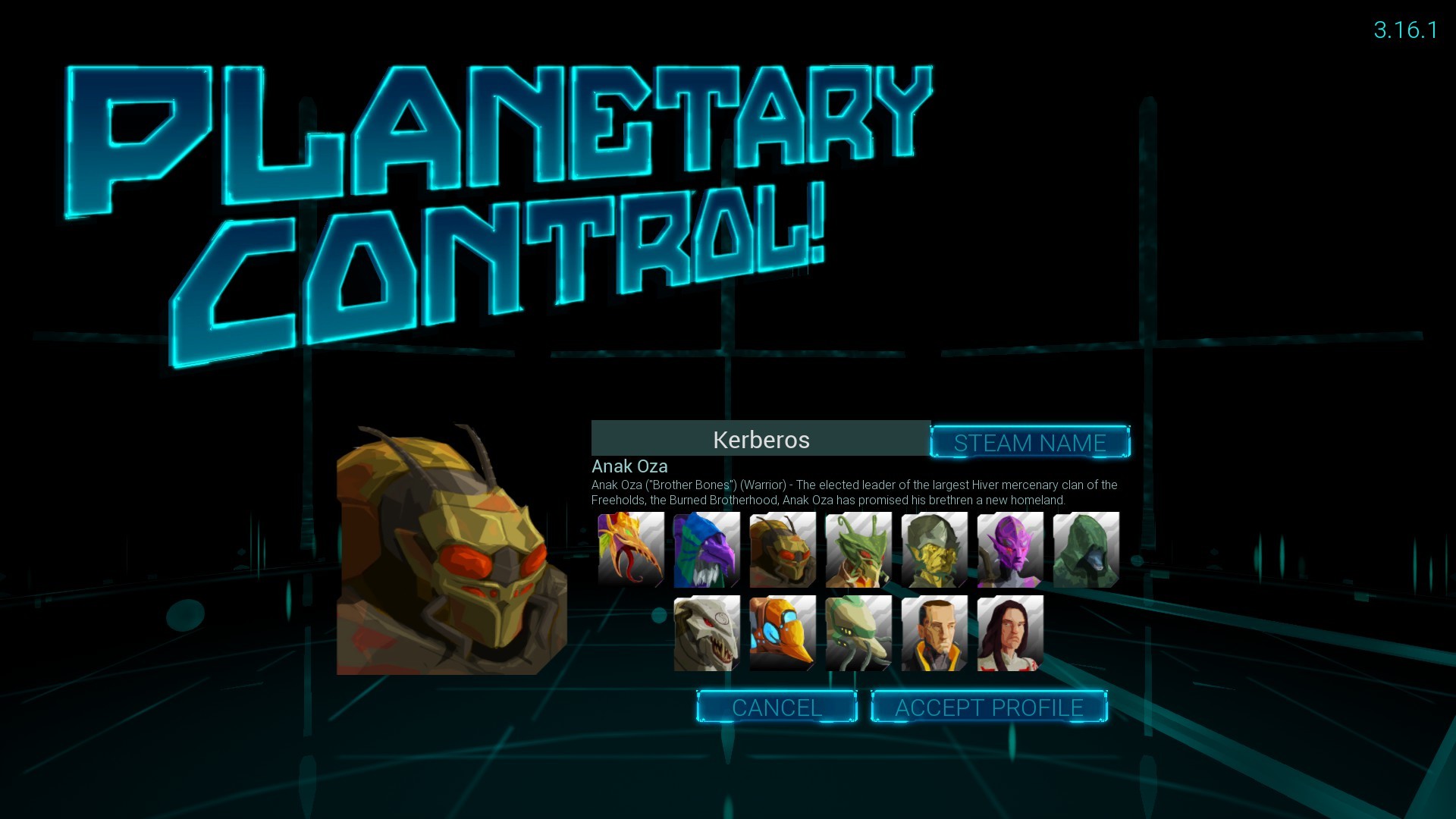The width and height of the screenshot is (1456, 819).
Task: Click the STEAM NAME button
Action: click(1030, 441)
